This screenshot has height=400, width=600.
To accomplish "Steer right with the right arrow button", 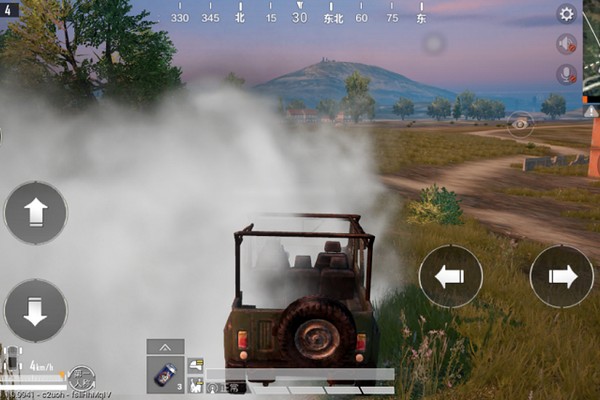I will 561,276.
